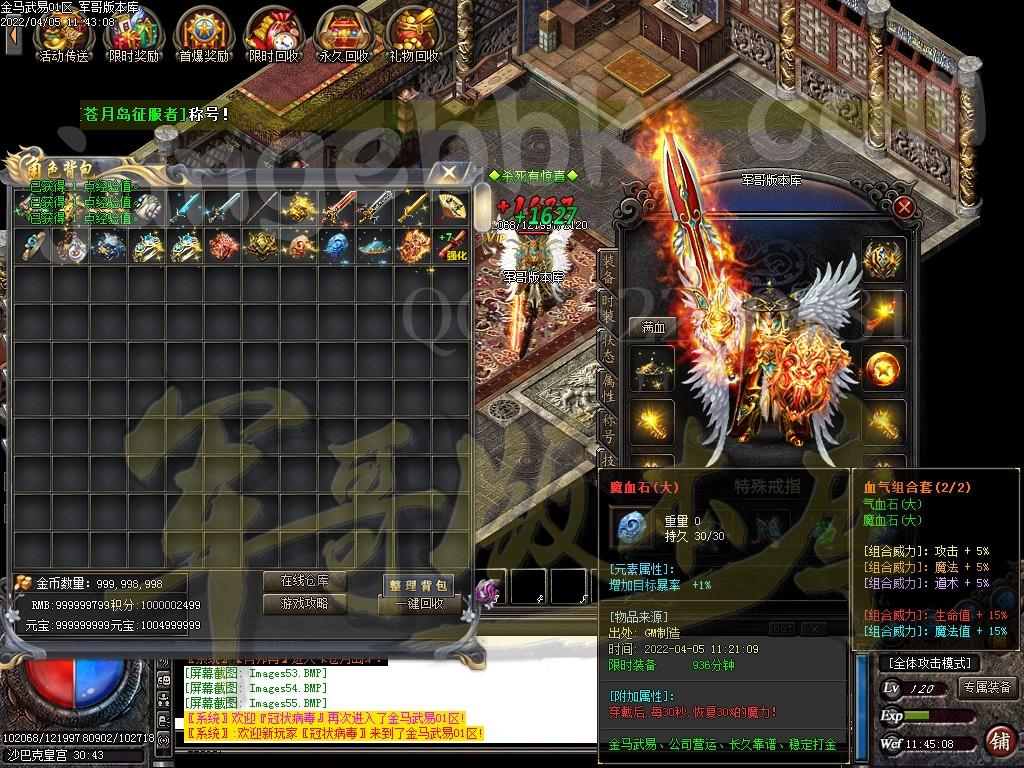Open the 首爆奖励 first-drop rewards icon
1024x768 pixels.
(x=204, y=35)
